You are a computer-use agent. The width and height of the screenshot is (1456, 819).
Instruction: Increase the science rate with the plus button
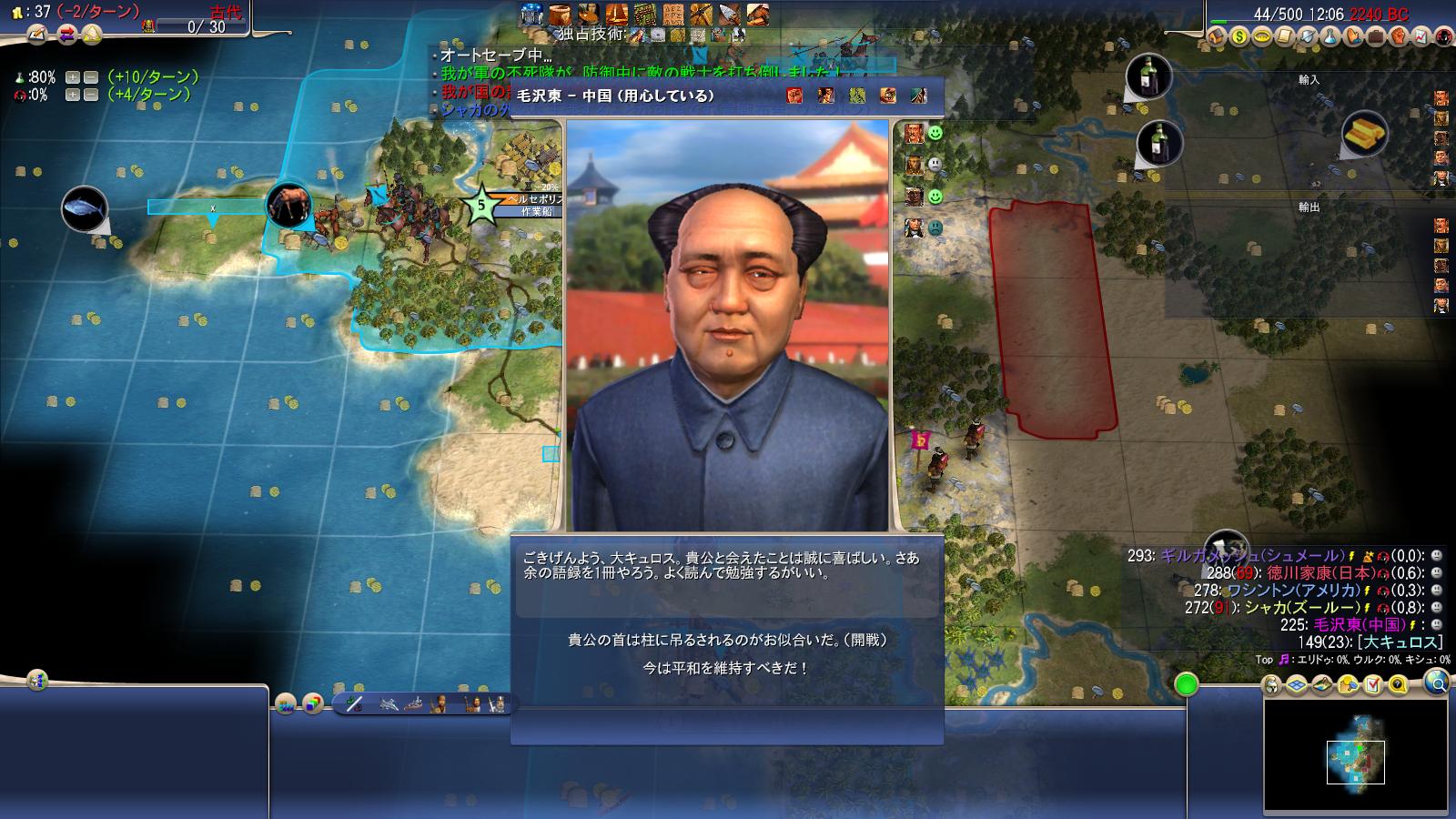tap(72, 77)
